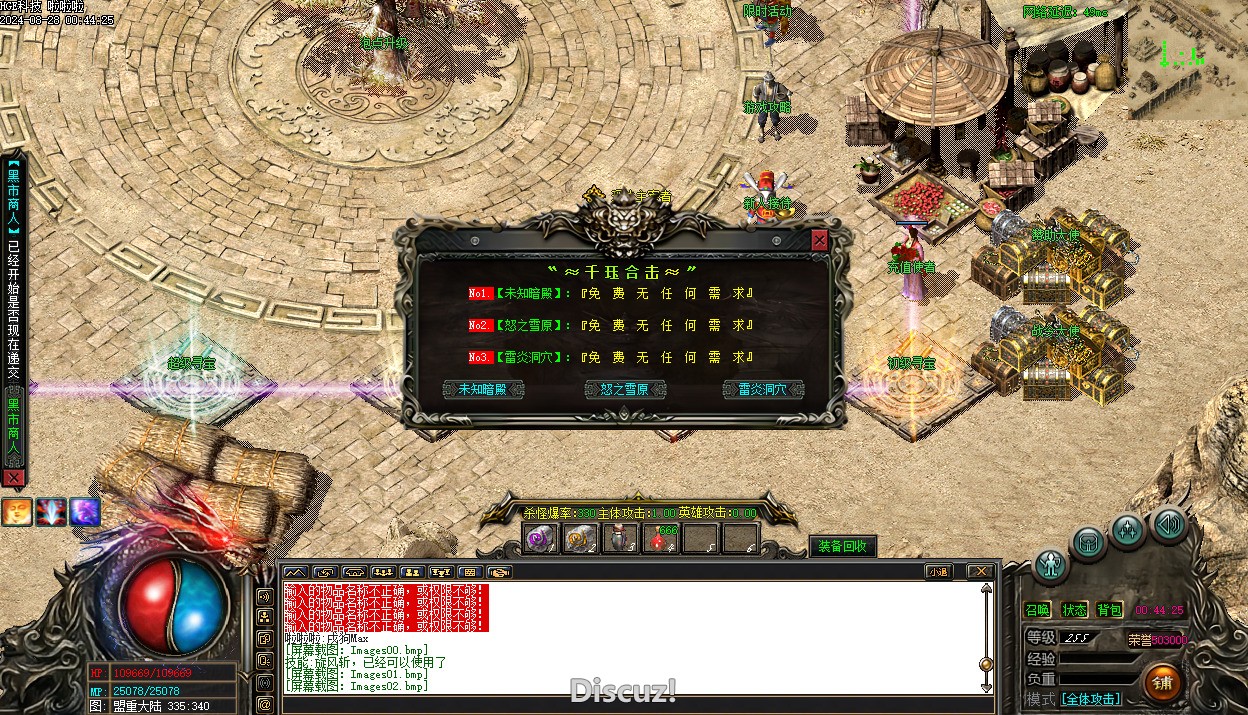Screen dimensions: 1248x715
Task: Enter the 雷炎洞穴 via its button
Action: 764,389
